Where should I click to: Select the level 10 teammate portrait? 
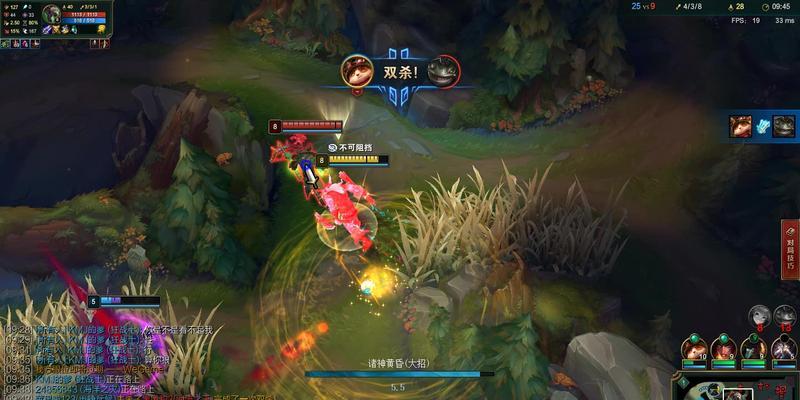(694, 349)
